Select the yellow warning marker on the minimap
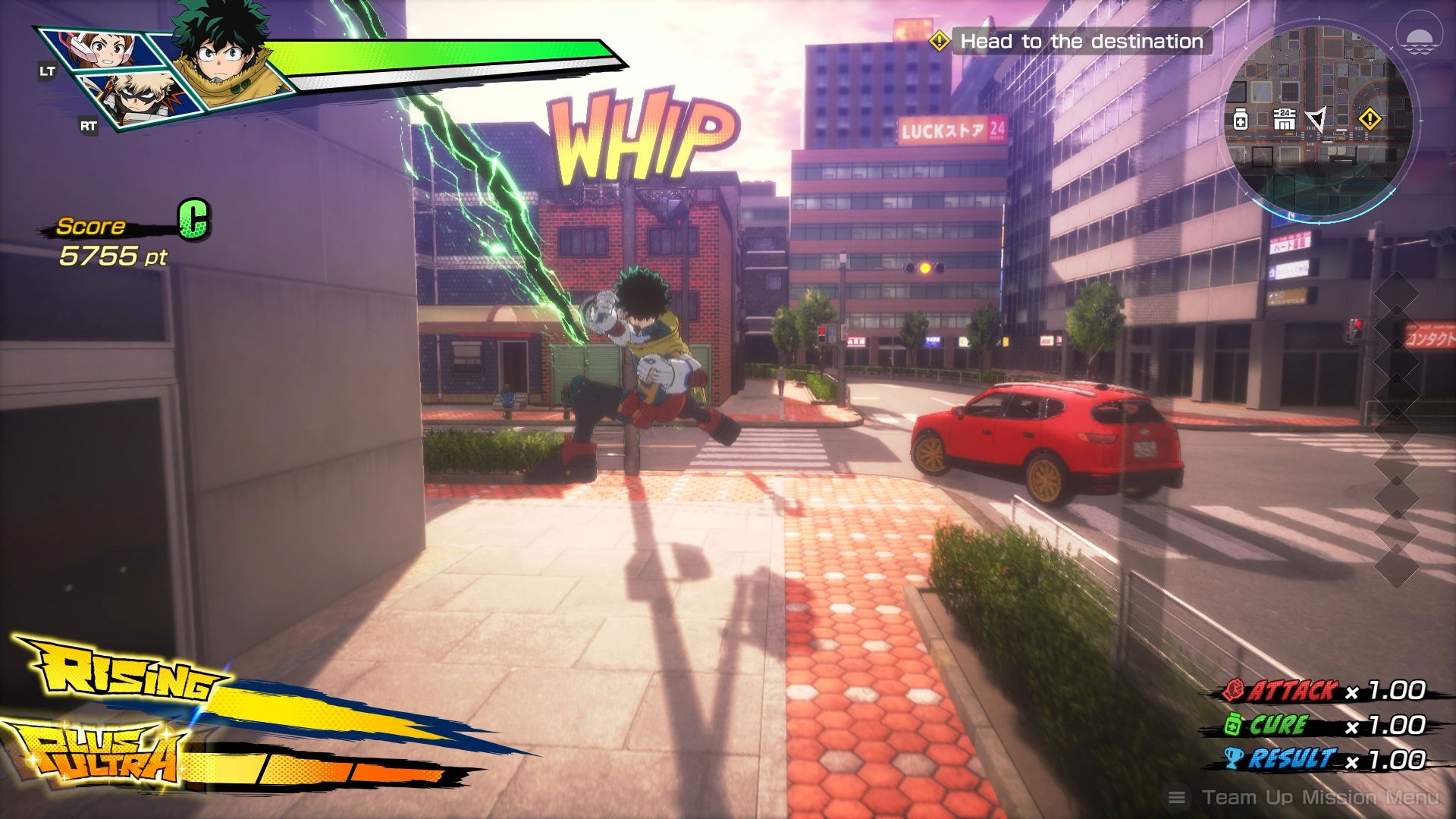This screenshot has height=819, width=1456. pos(1370,118)
